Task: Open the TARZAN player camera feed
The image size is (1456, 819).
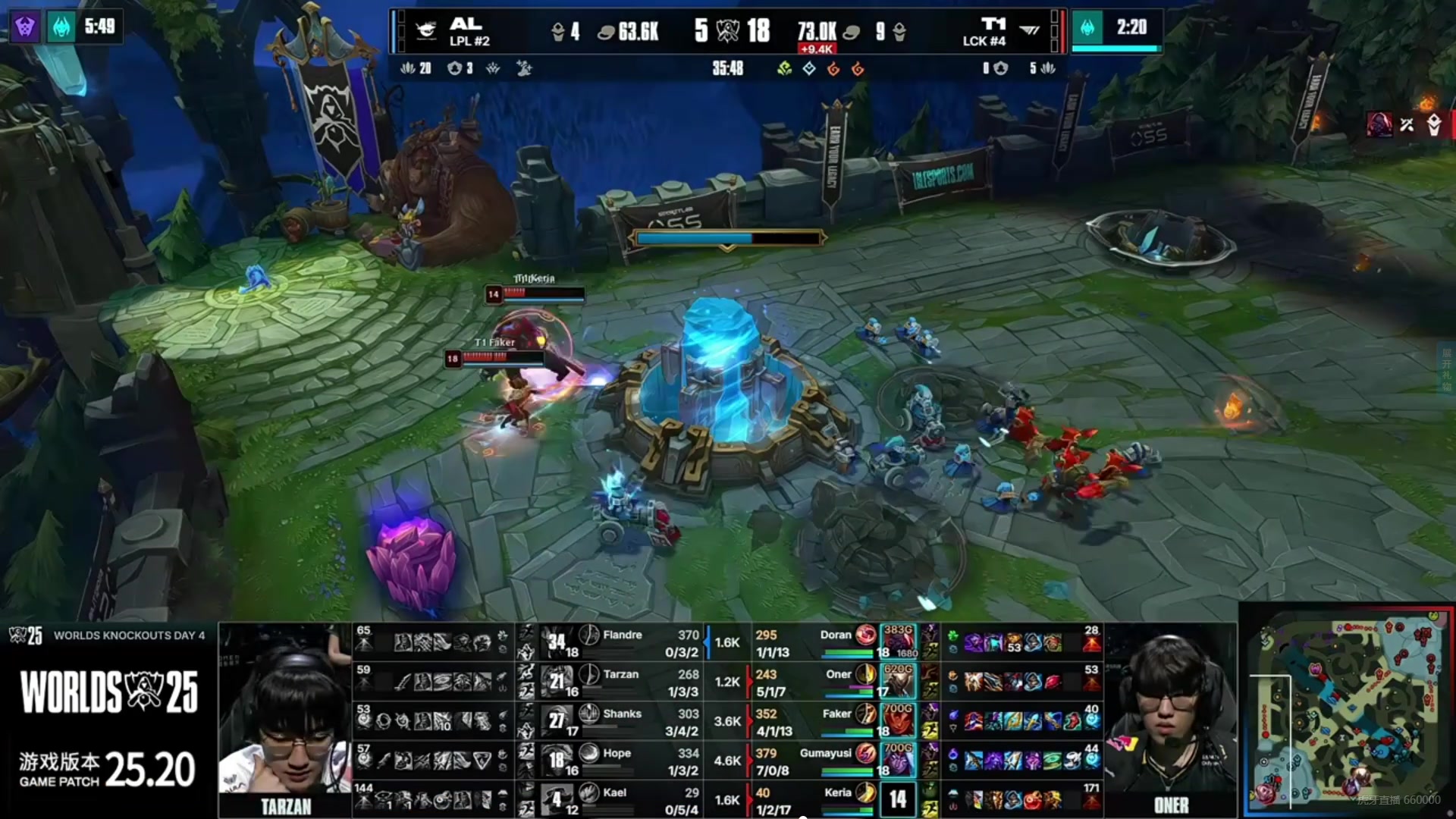Action: coord(285,720)
